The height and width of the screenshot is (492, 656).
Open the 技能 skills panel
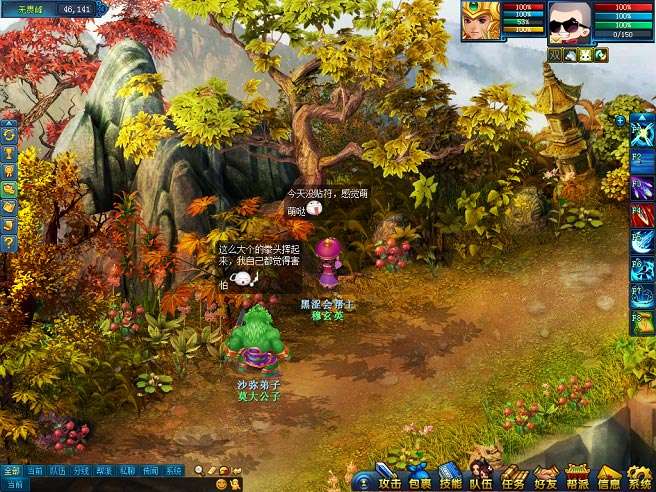point(451,481)
